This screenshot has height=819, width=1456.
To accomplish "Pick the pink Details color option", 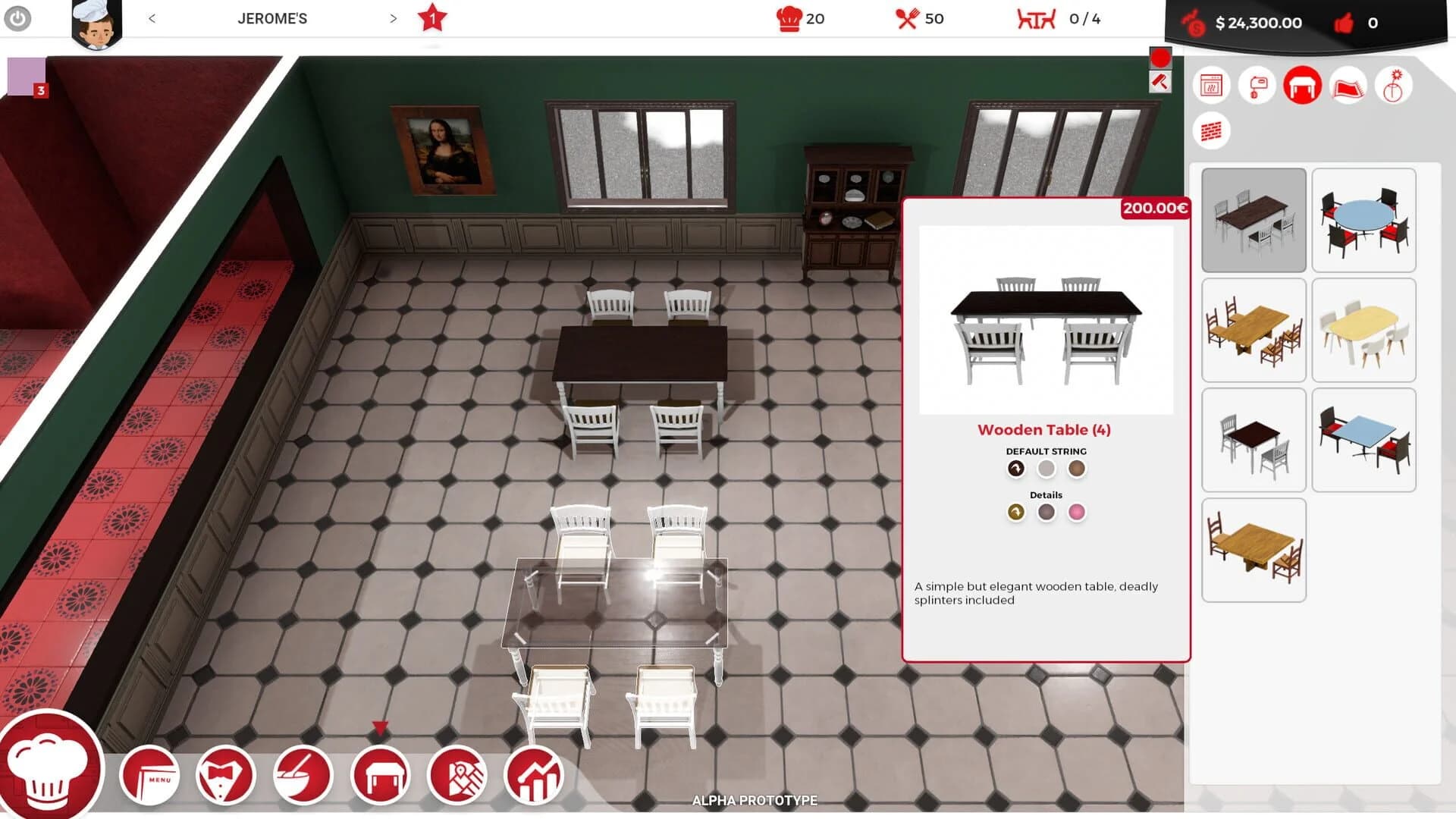I will point(1078,513).
